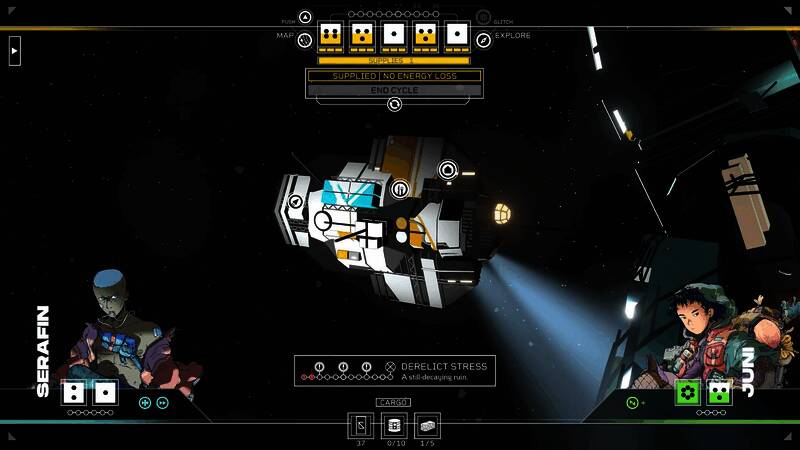The width and height of the screenshot is (800, 450).
Task: Select Serafin's two-pip die
Action: point(74,393)
